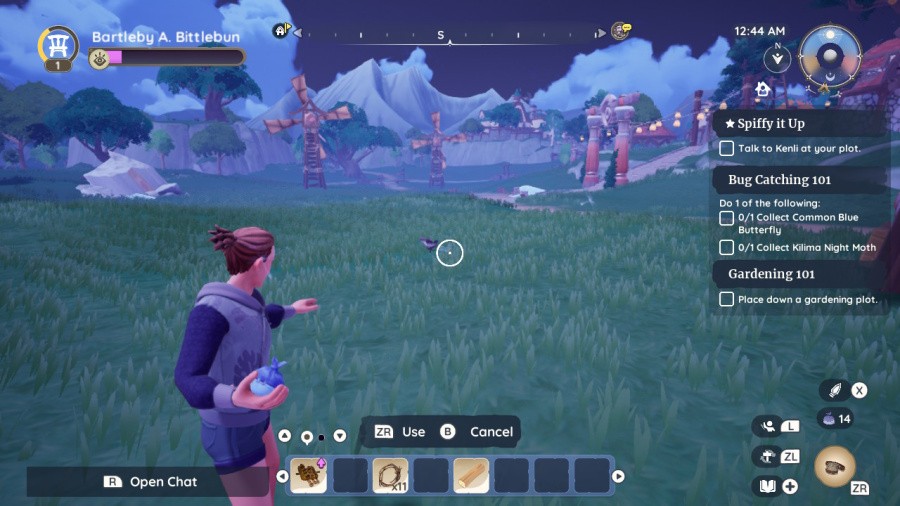Tick the Talk to Kenli objective checkbox
This screenshot has width=900, height=506.
(x=727, y=148)
